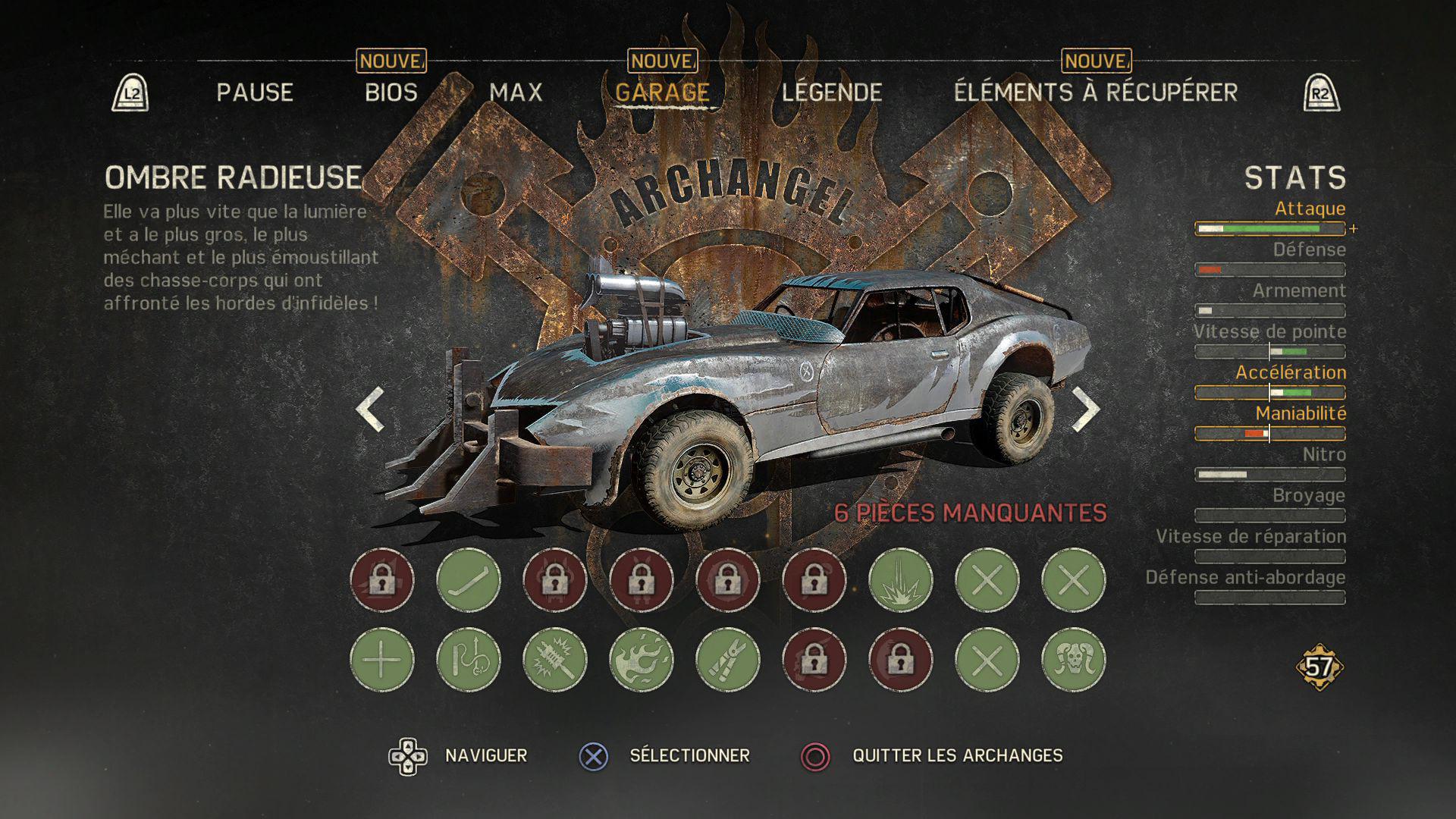The height and width of the screenshot is (819, 1456).
Task: Switch to the BIOS tab
Action: tap(391, 93)
